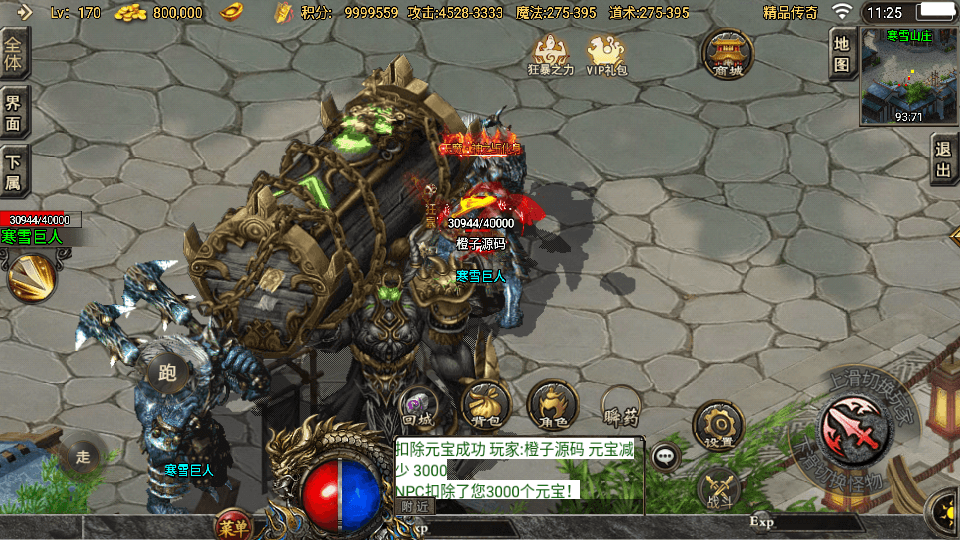Switch to 走 walk mode

82,457
